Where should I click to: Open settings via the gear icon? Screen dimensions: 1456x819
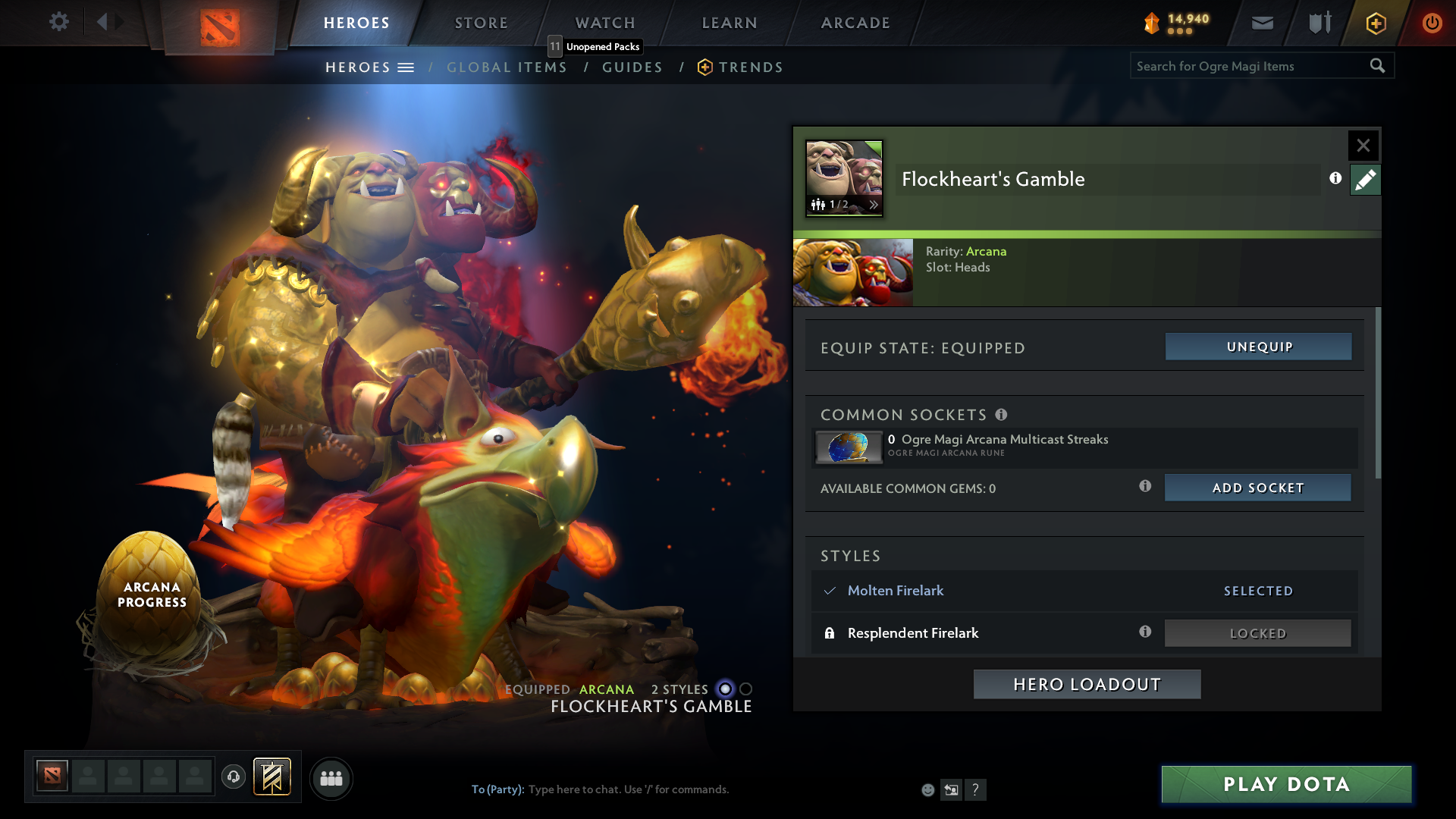pos(59,22)
